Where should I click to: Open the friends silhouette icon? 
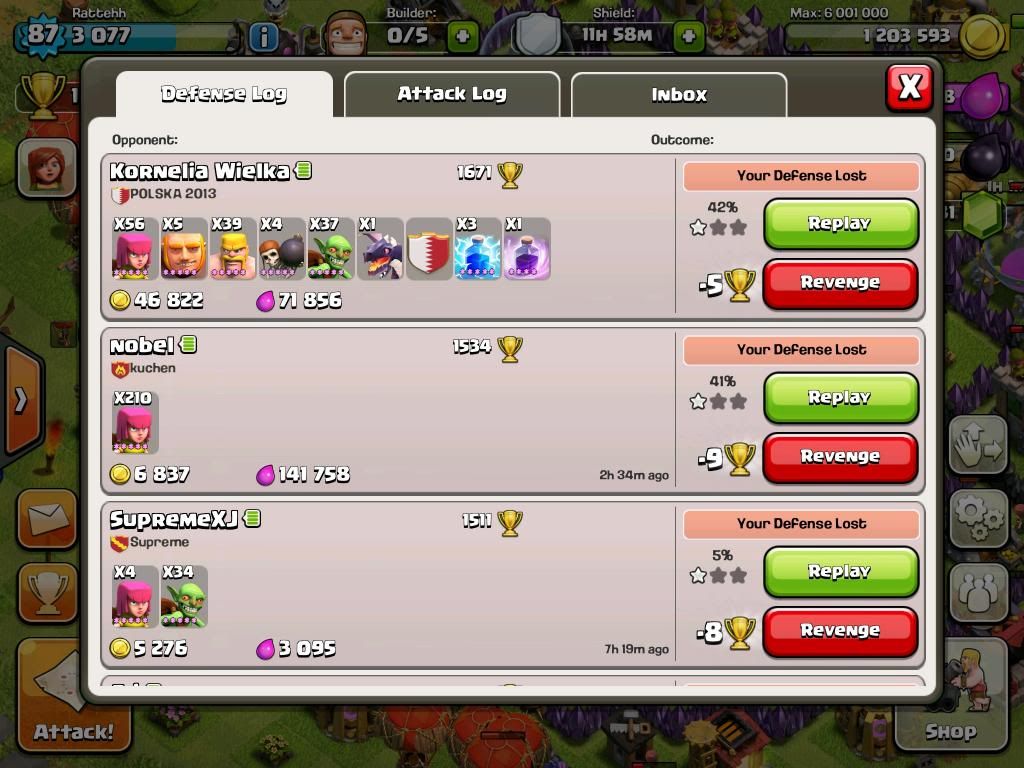click(977, 590)
